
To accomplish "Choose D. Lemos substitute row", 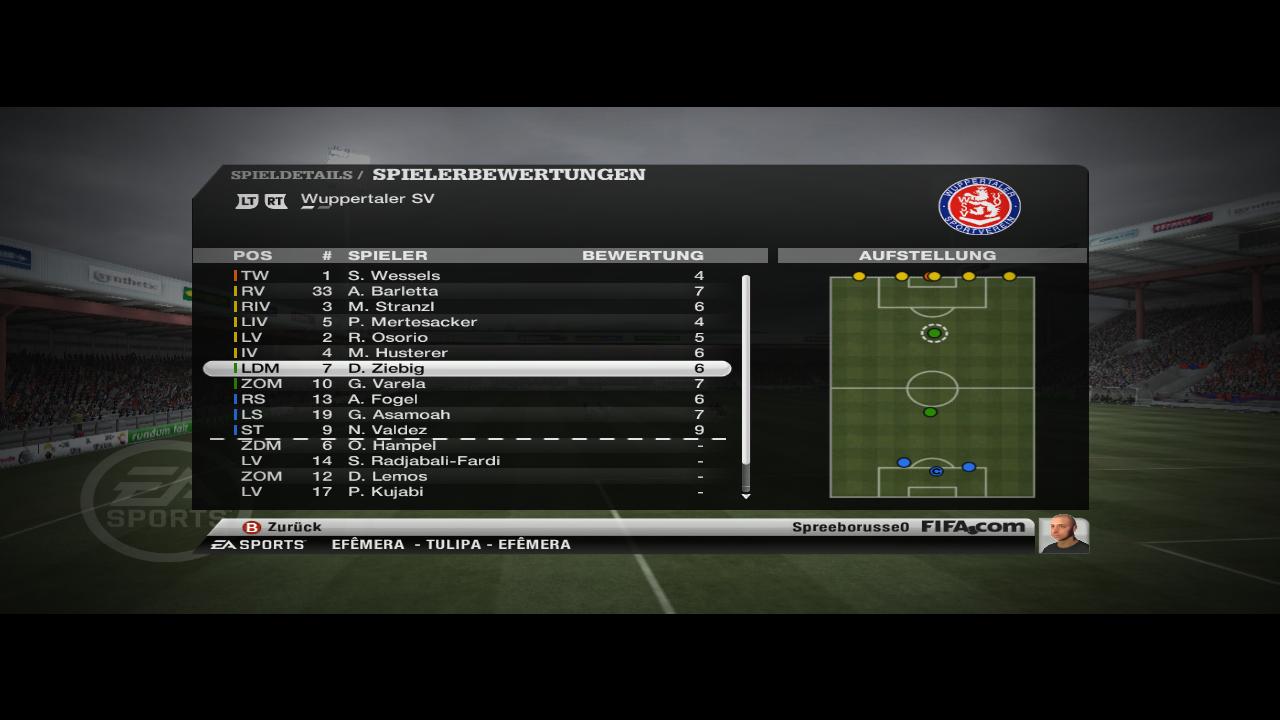I will click(x=468, y=477).
